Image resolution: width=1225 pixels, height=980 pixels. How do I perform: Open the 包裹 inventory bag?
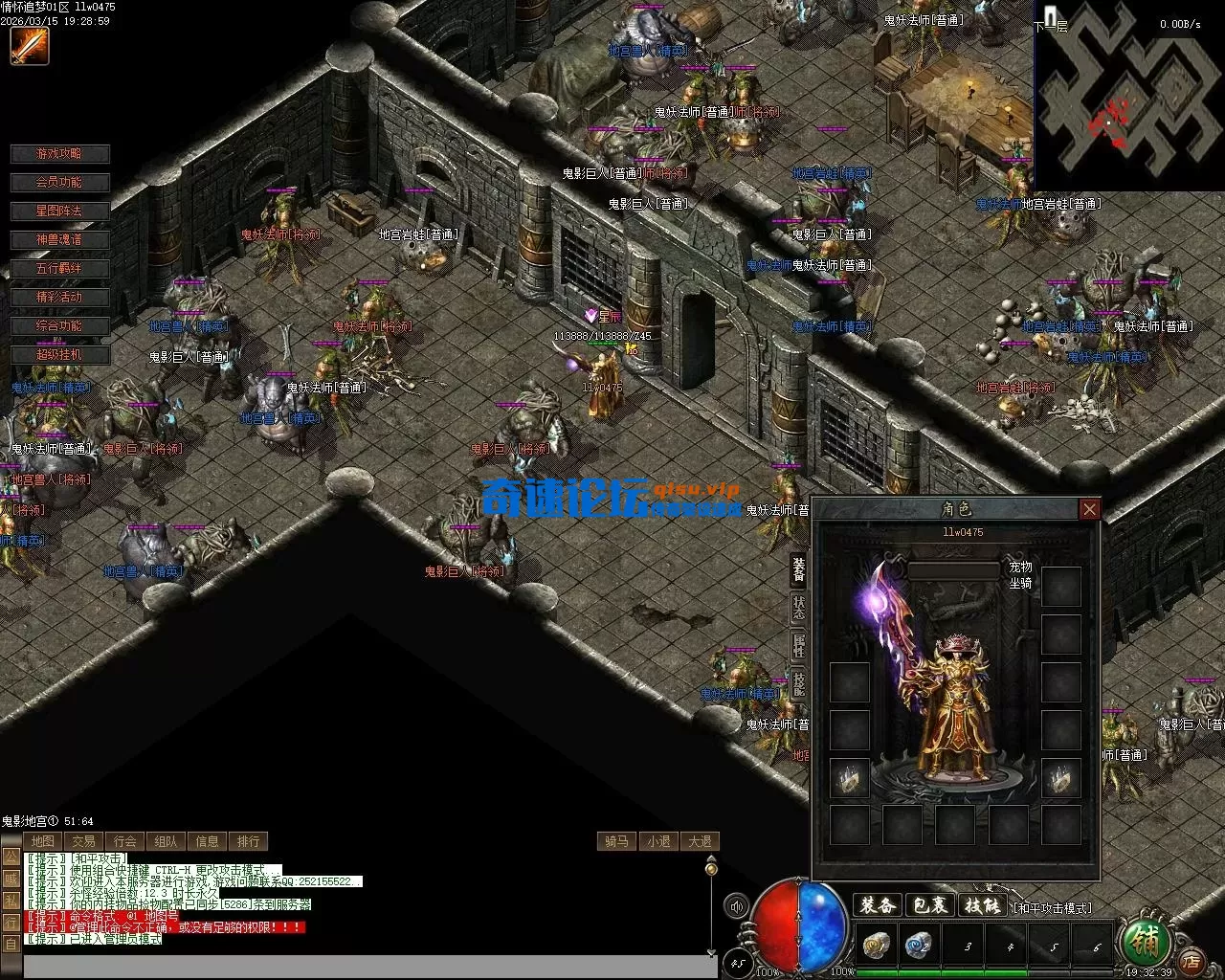(930, 904)
